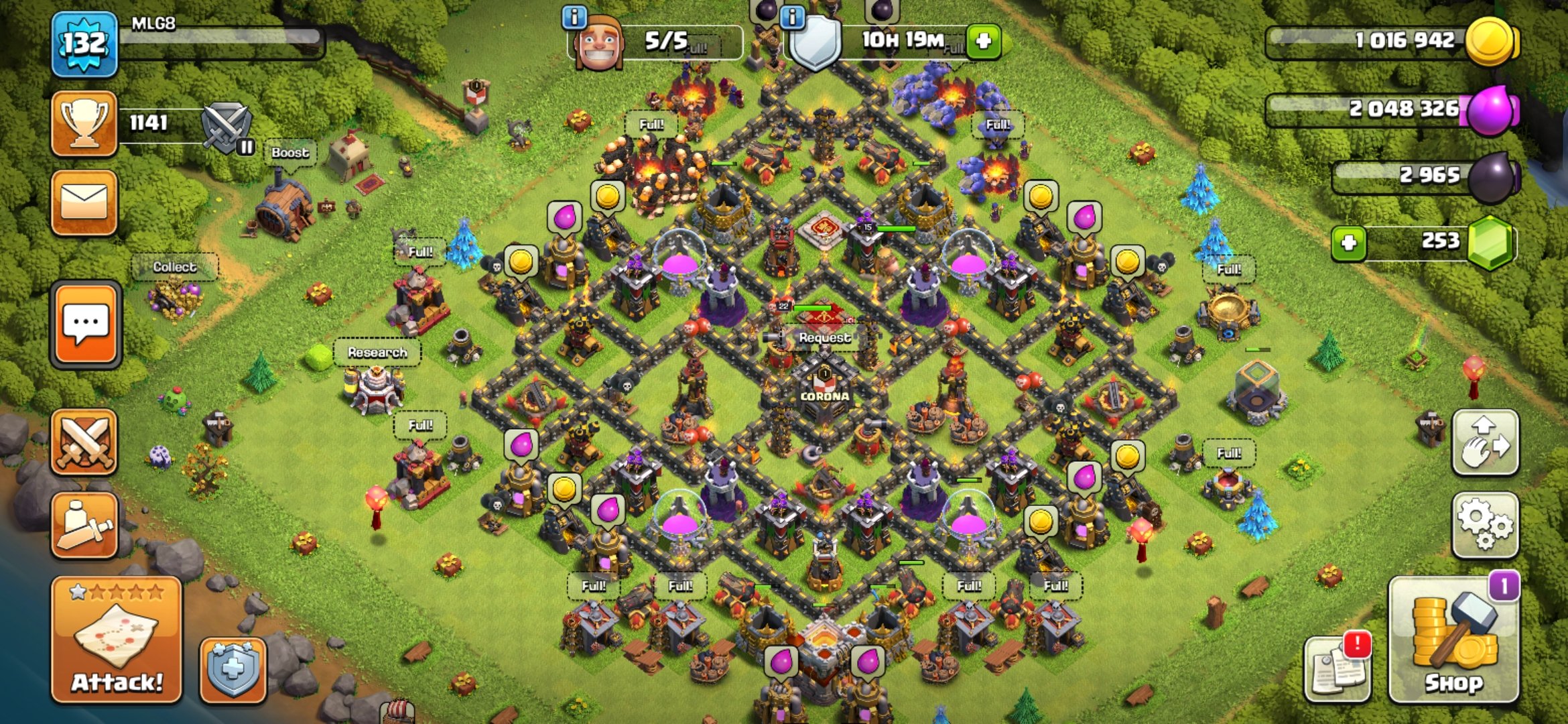The image size is (1568, 724).
Task: Open the Attack! map button
Action: (x=117, y=640)
